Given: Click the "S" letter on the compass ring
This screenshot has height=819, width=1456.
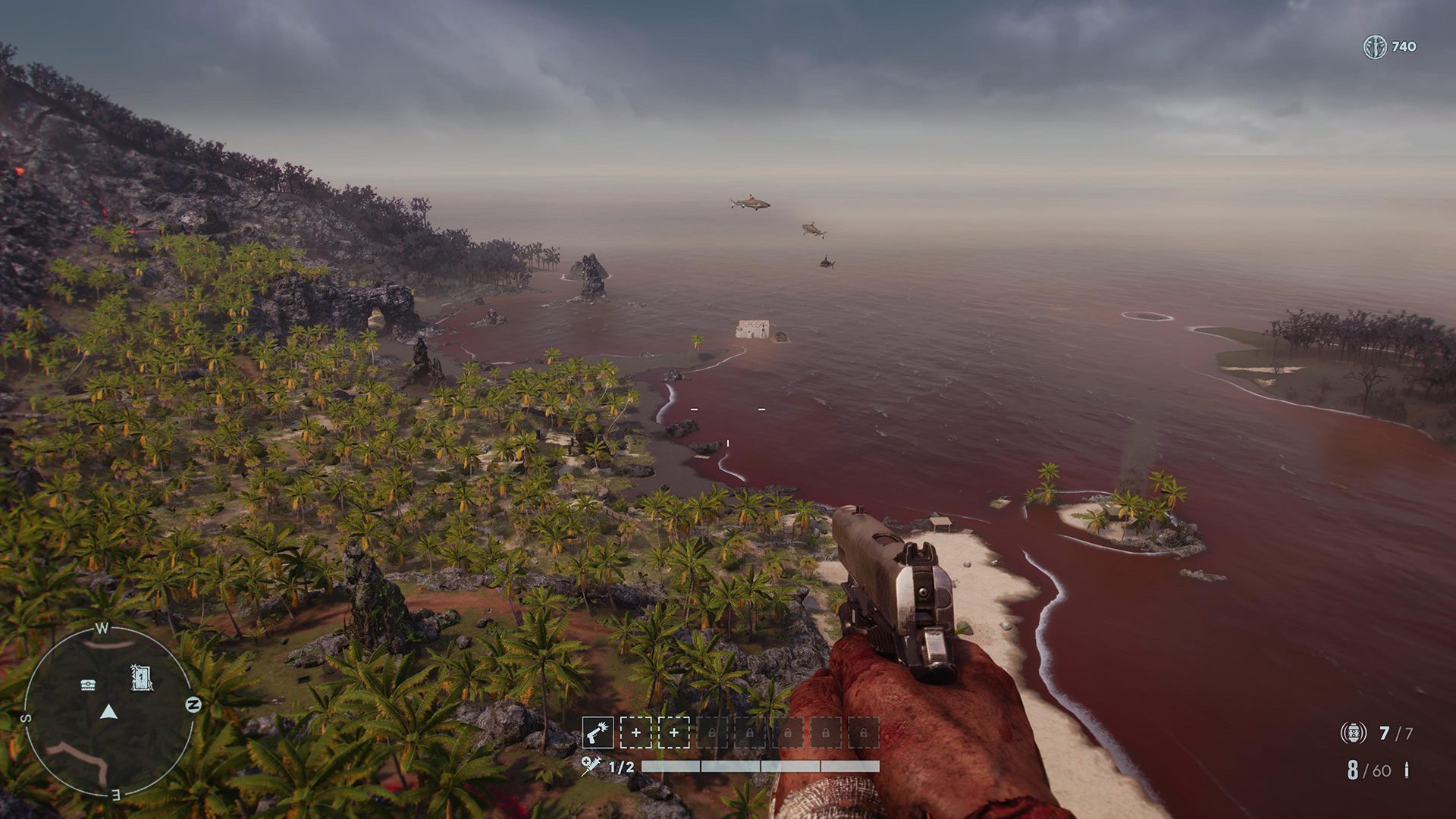Looking at the screenshot, I should 25,717.
